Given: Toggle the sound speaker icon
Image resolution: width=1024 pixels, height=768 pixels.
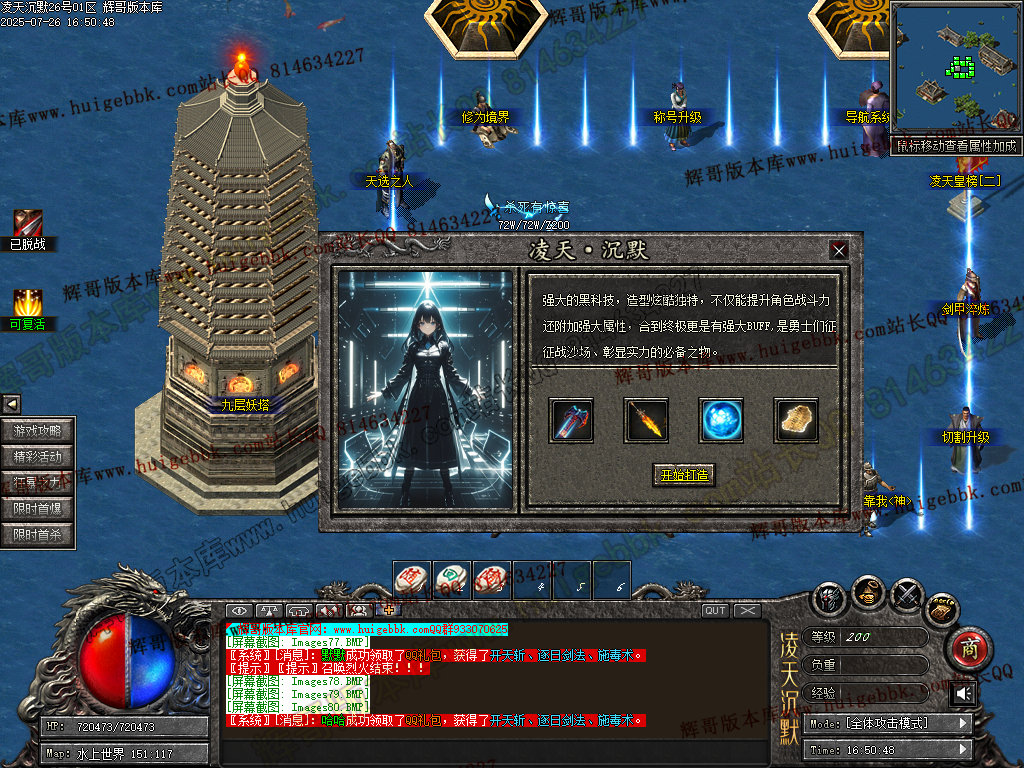Looking at the screenshot, I should [964, 693].
